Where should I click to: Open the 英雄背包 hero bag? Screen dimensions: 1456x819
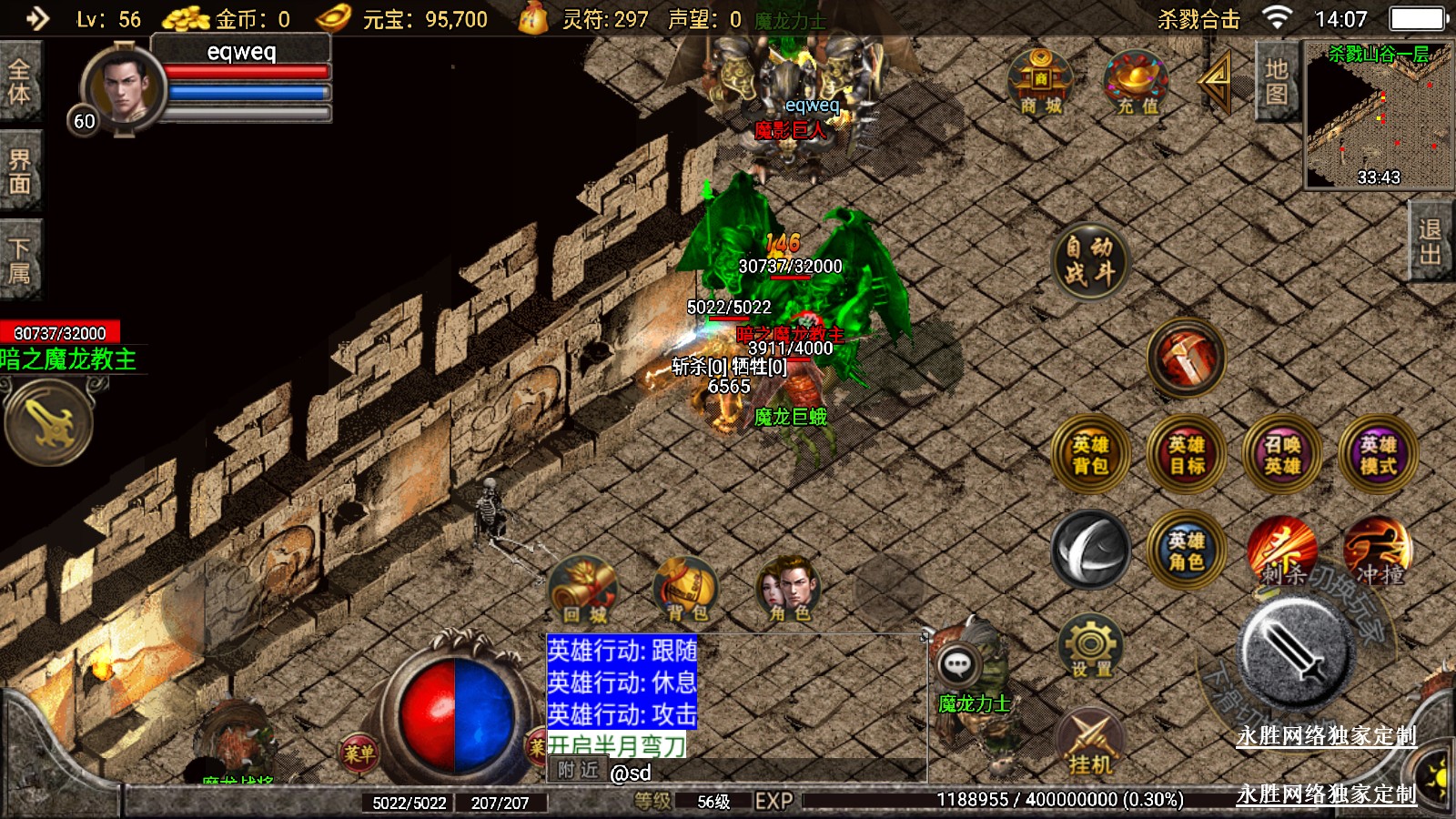pyautogui.click(x=1090, y=455)
